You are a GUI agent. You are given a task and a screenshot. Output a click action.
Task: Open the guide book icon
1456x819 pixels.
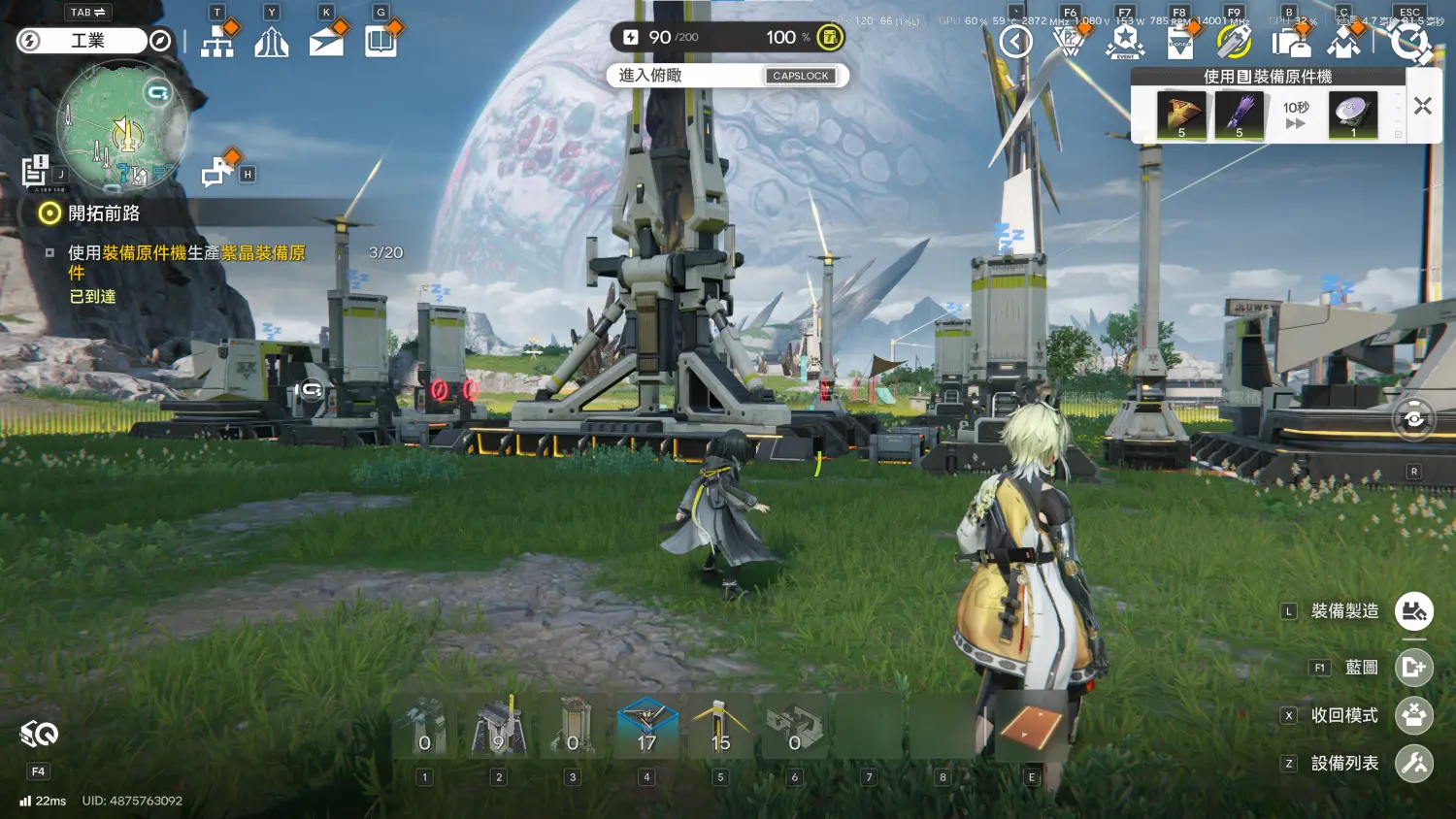381,42
